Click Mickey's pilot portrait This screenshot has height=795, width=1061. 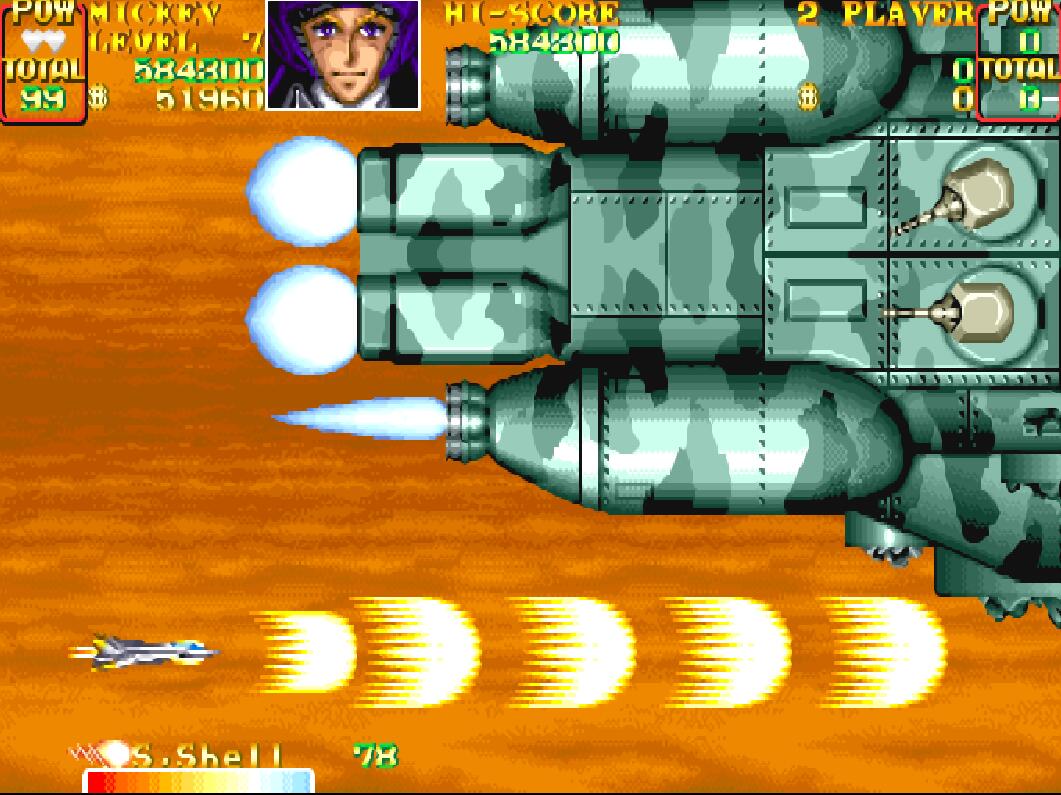(343, 54)
